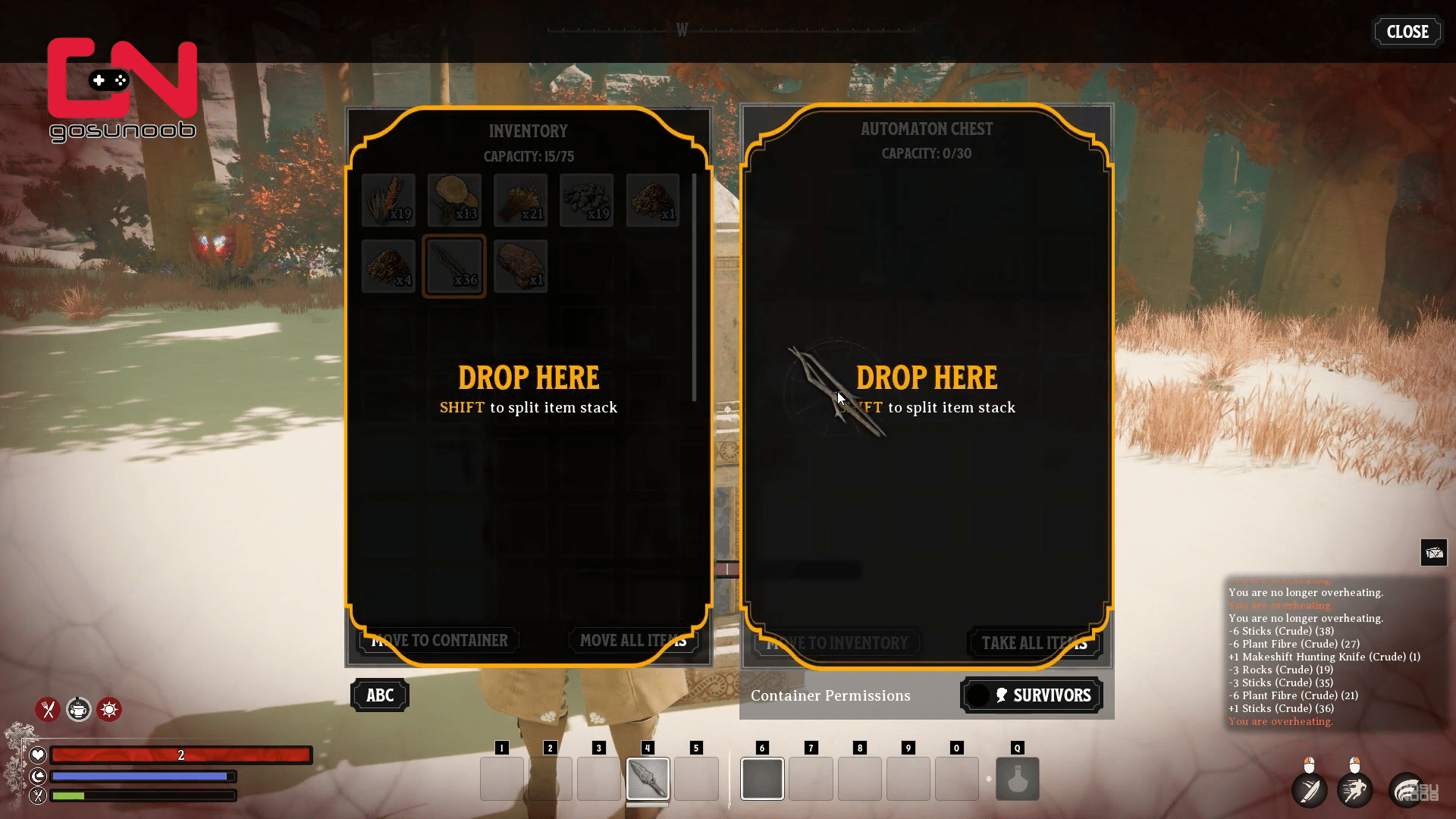Click the thirst cup status indicator
The height and width of the screenshot is (819, 1456).
pos(79,710)
